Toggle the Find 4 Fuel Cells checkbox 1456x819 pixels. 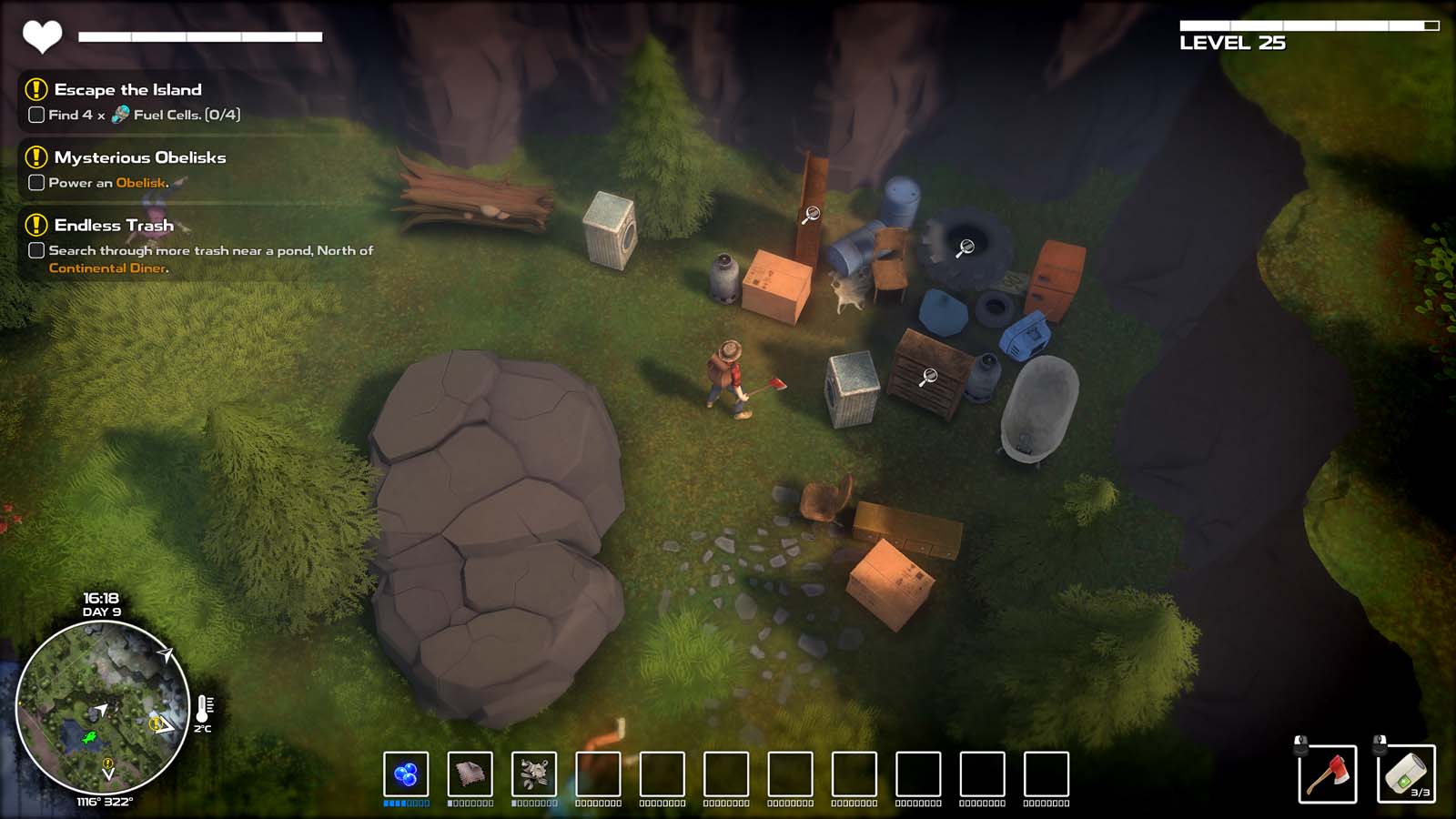click(36, 115)
